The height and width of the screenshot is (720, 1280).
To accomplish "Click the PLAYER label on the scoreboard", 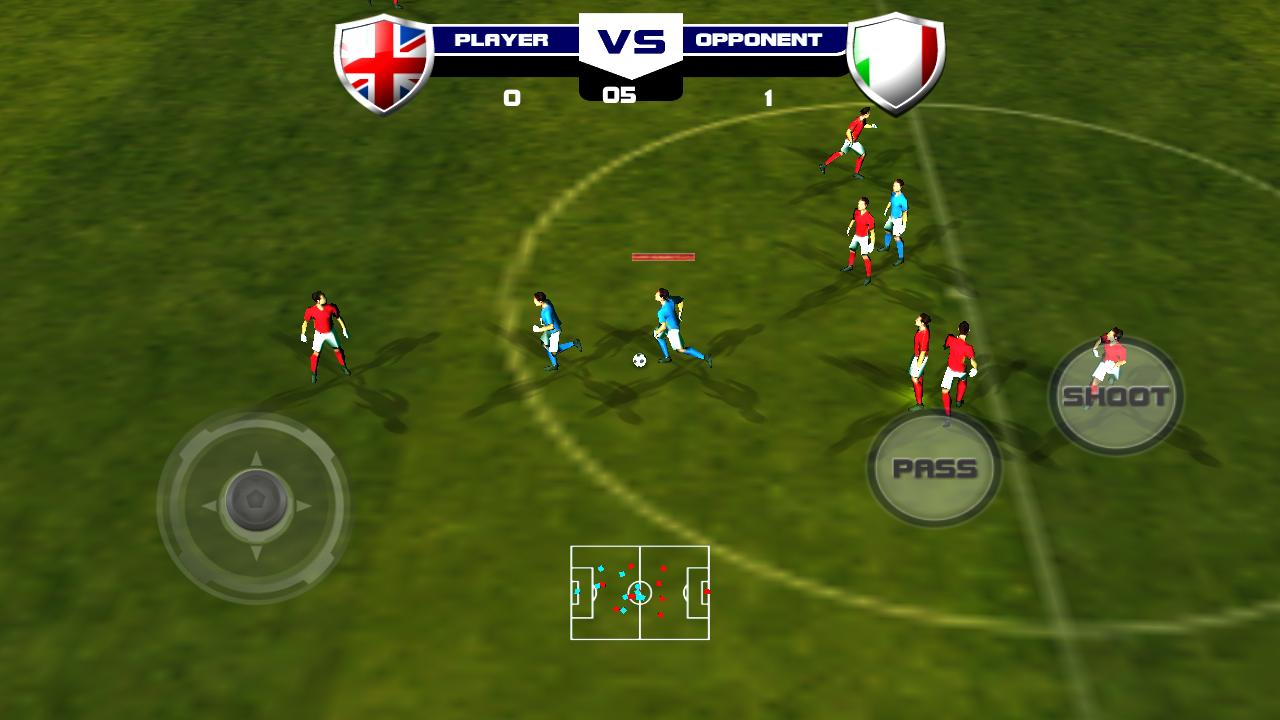I will pos(501,39).
